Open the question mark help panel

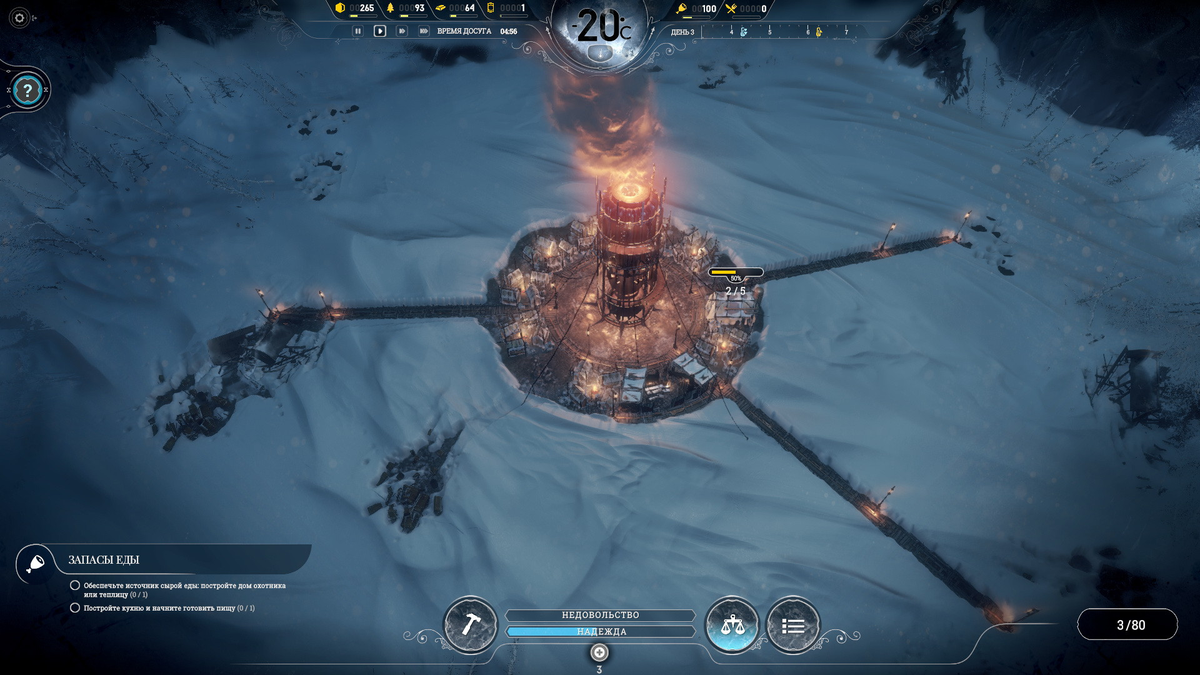point(28,91)
